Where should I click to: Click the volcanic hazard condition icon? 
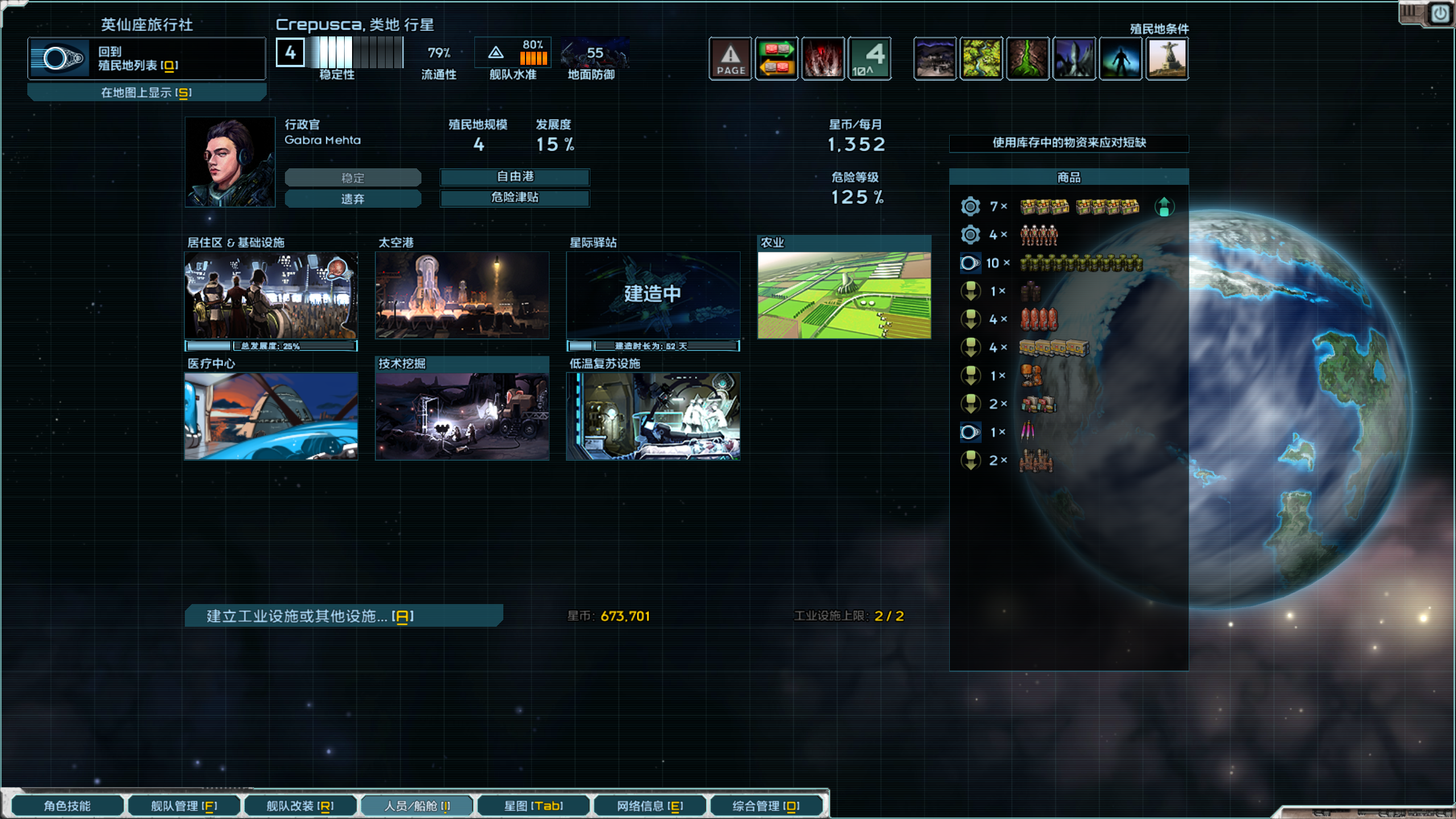824,57
